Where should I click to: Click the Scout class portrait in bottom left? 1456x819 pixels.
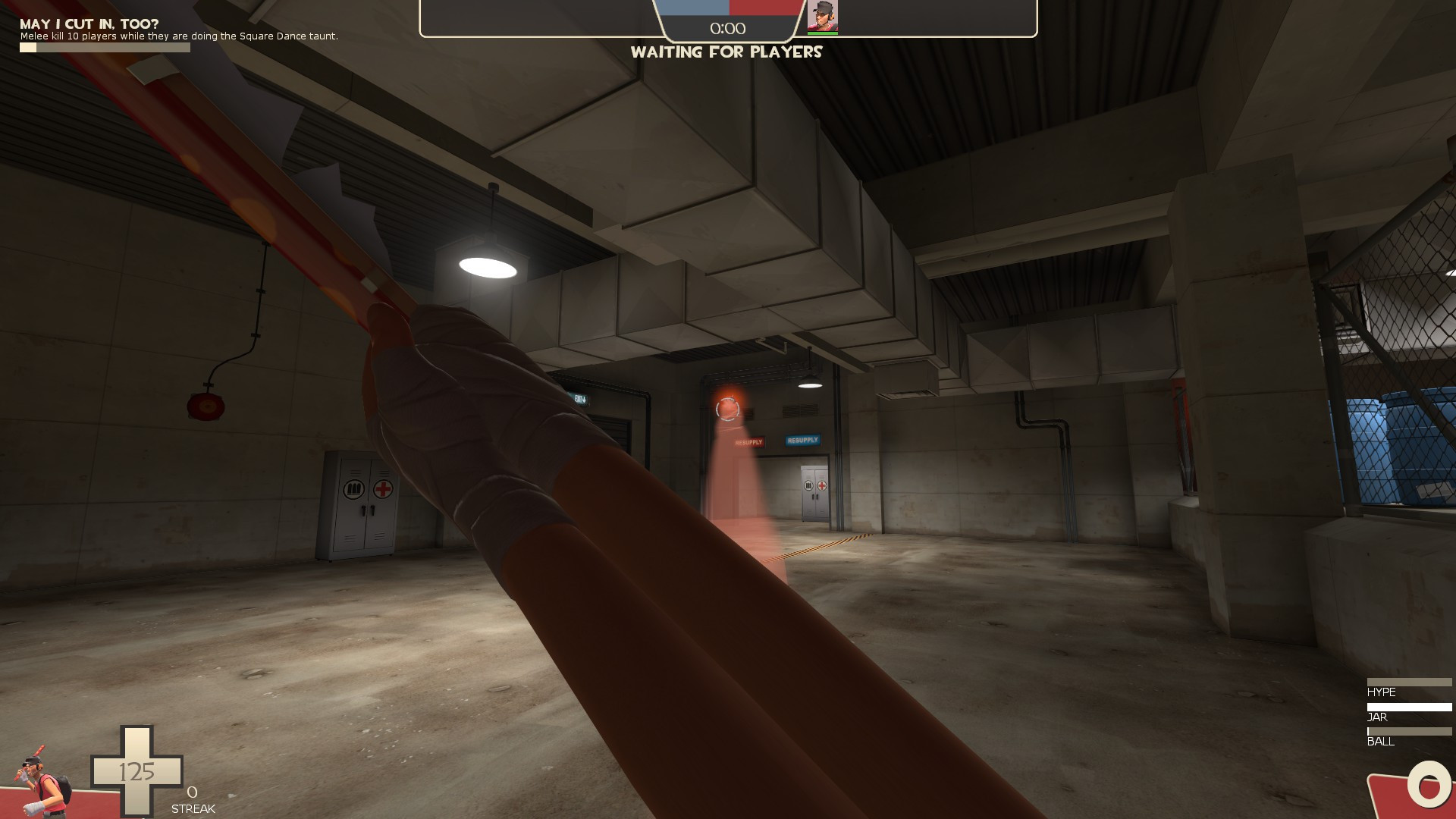42,781
